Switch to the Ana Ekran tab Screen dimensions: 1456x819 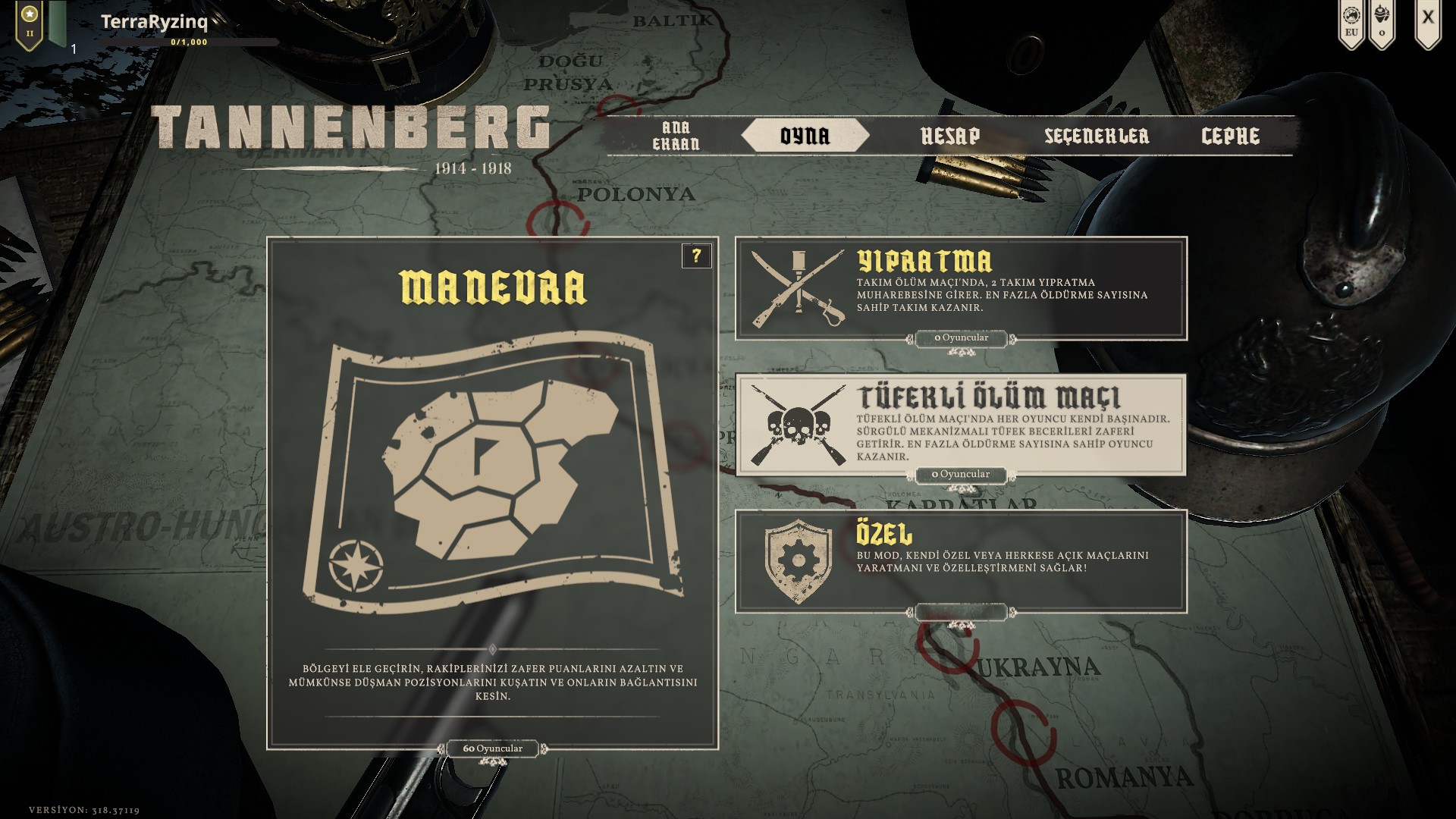click(676, 136)
